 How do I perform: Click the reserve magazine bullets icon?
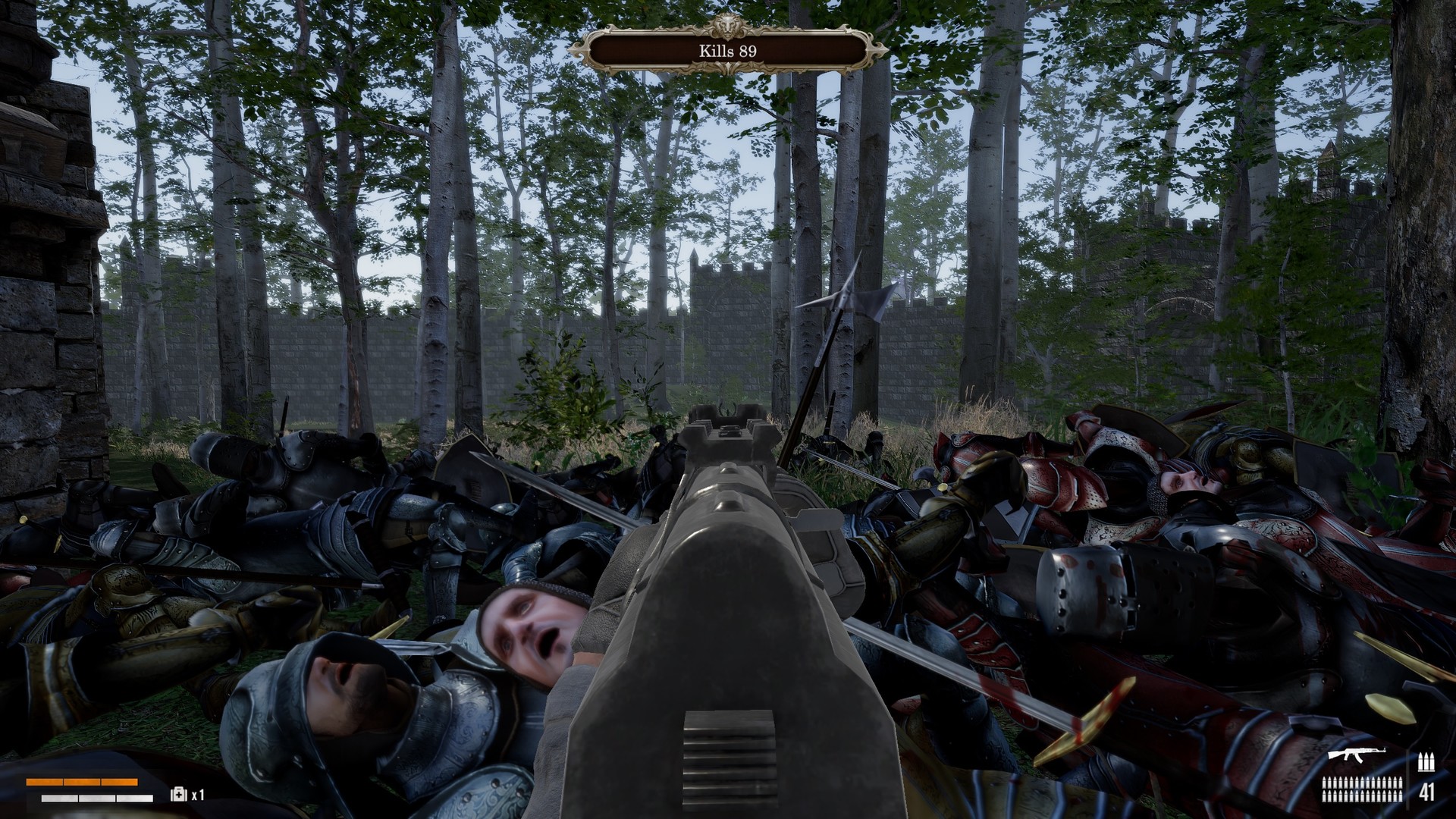pyautogui.click(x=1426, y=761)
